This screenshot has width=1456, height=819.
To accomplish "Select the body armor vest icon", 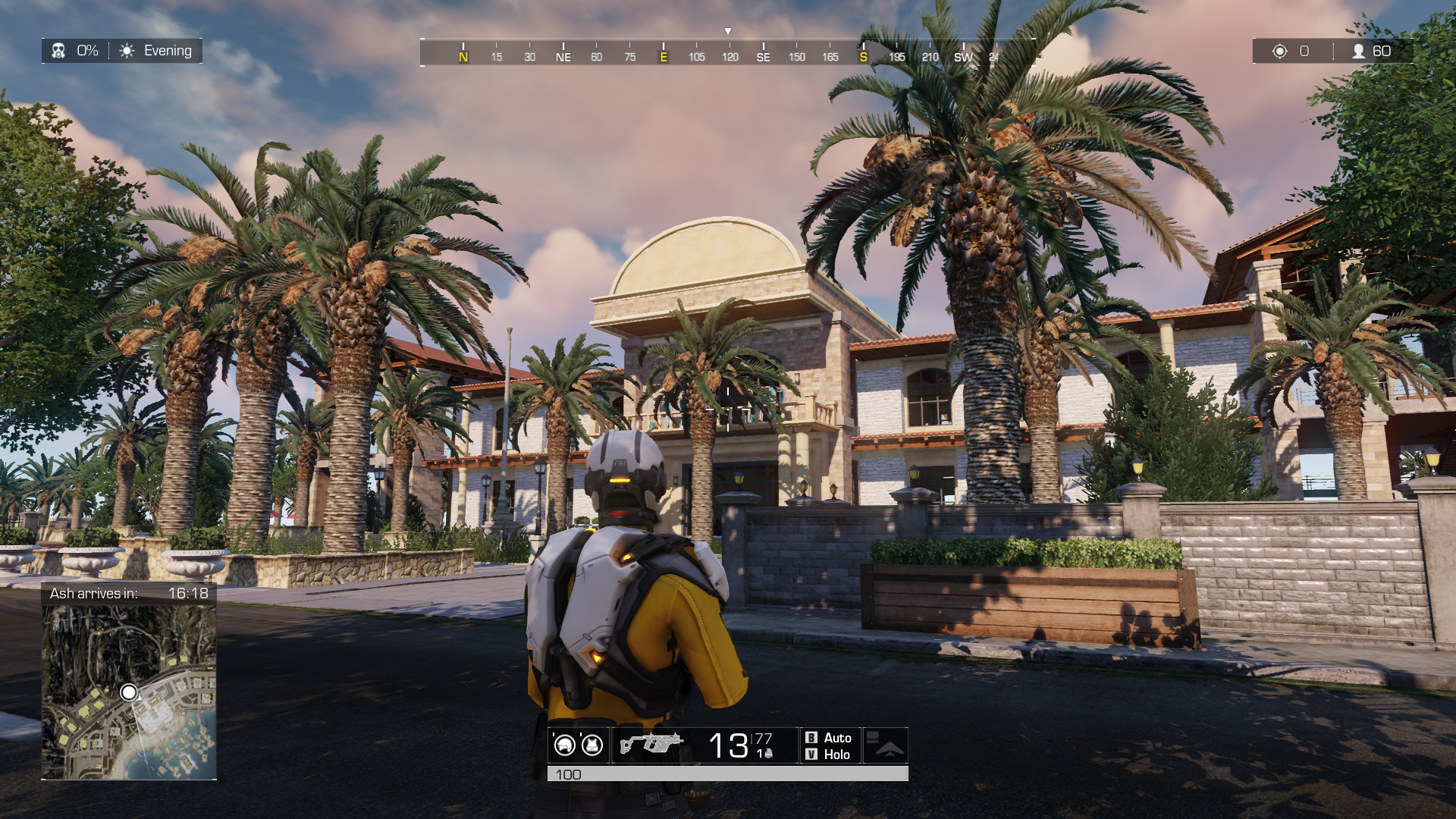I will click(591, 745).
